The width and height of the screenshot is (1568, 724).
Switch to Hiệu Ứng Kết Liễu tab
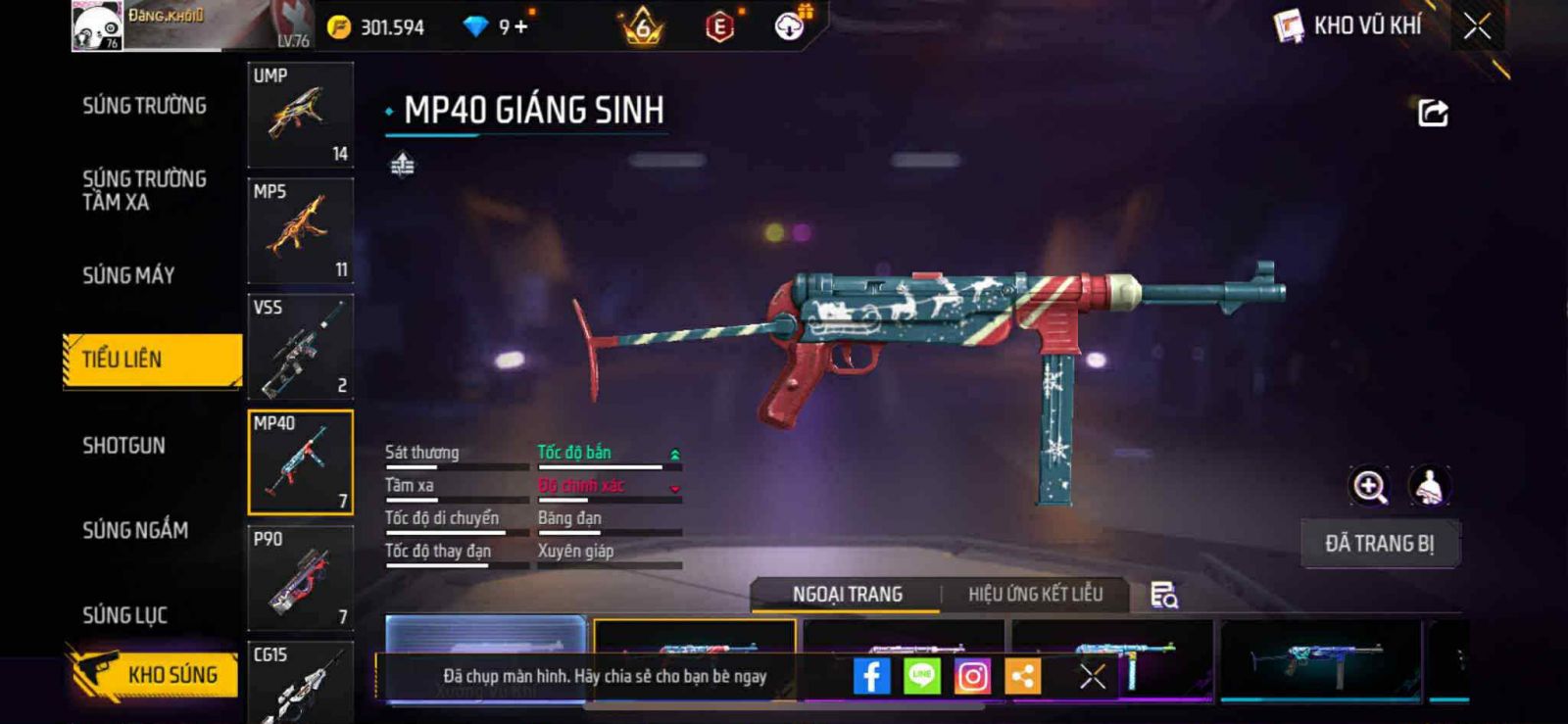(x=1035, y=594)
